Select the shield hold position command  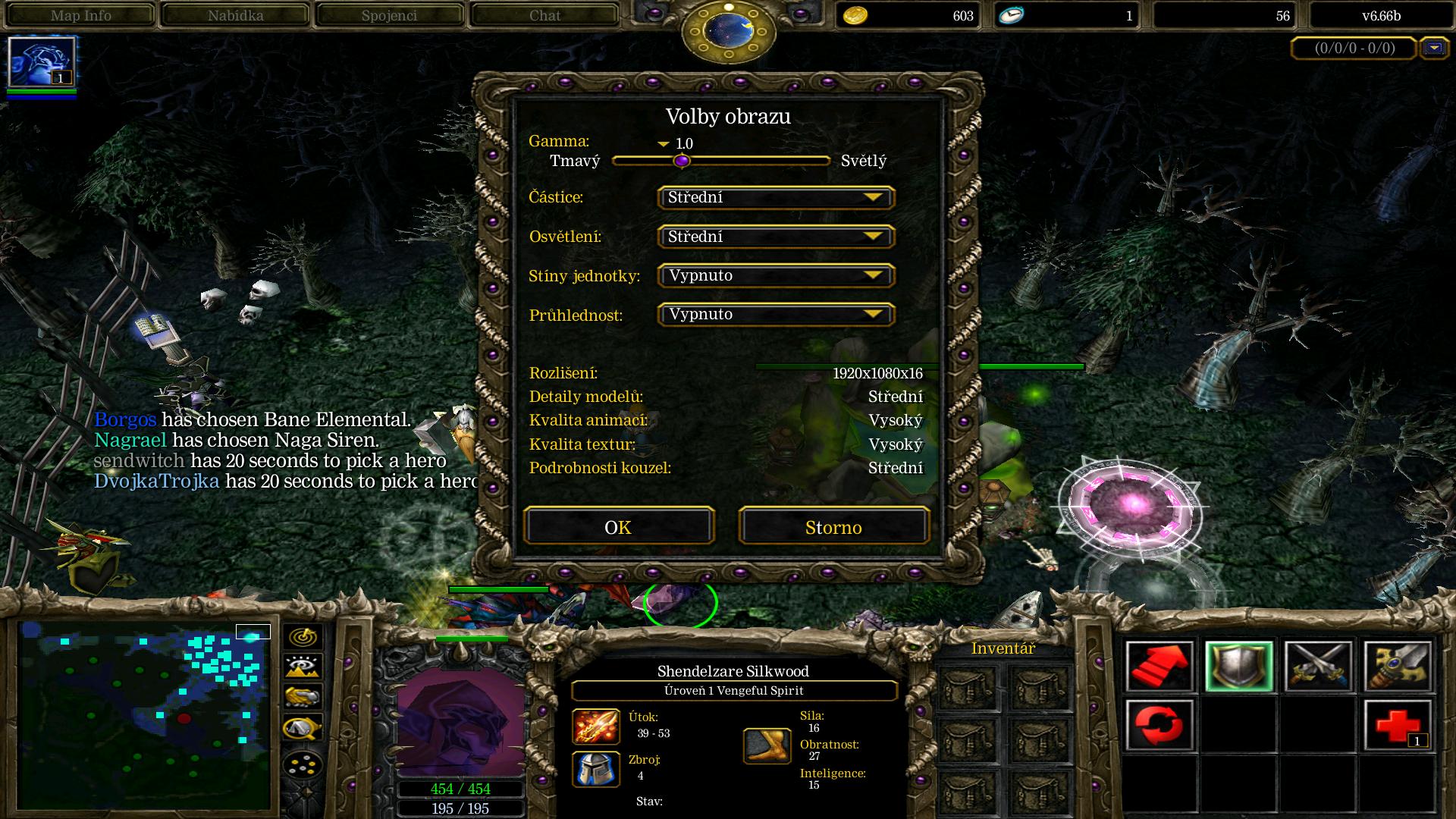[x=1239, y=667]
